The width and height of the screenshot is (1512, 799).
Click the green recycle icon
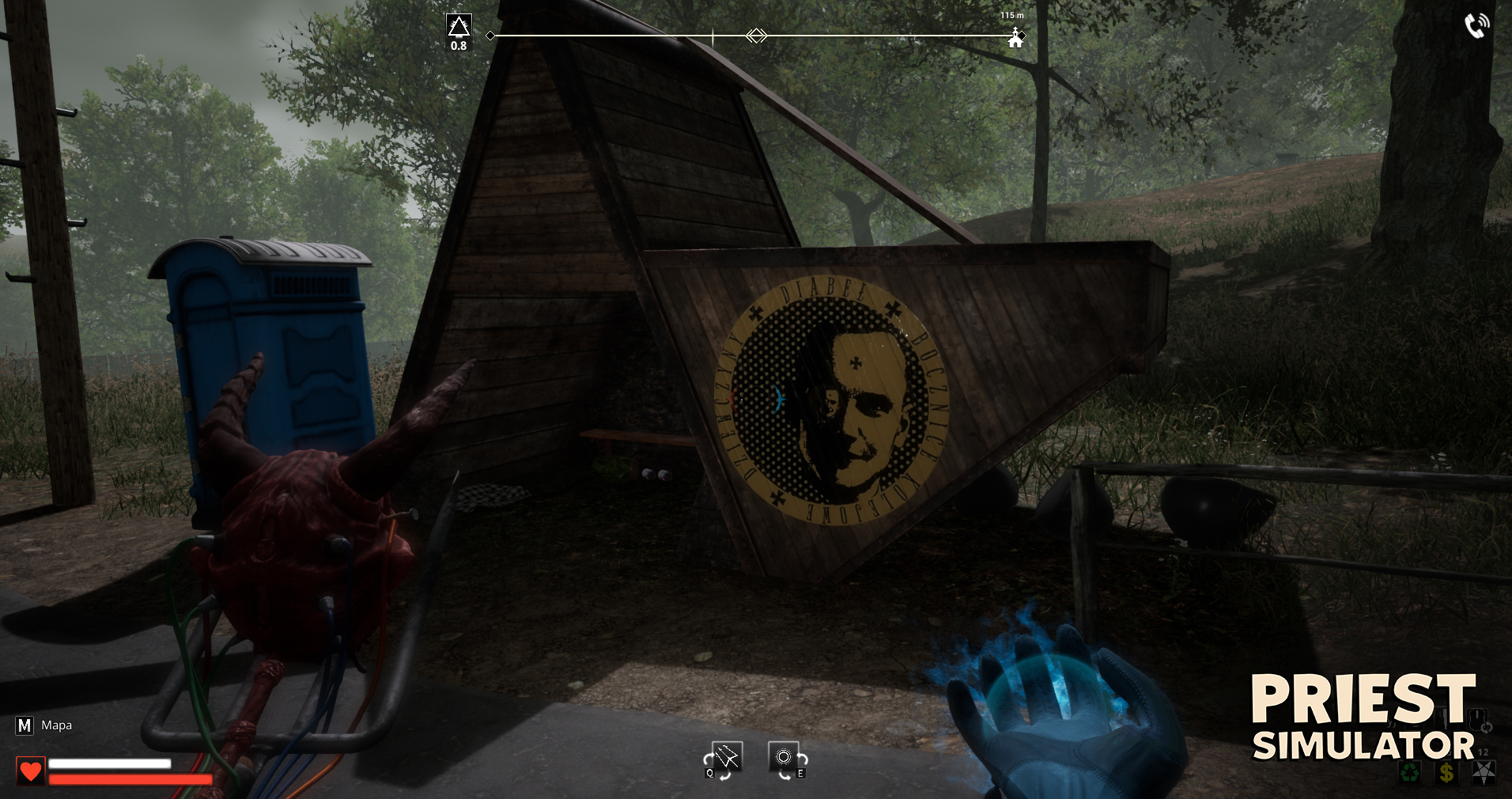pos(1410,772)
